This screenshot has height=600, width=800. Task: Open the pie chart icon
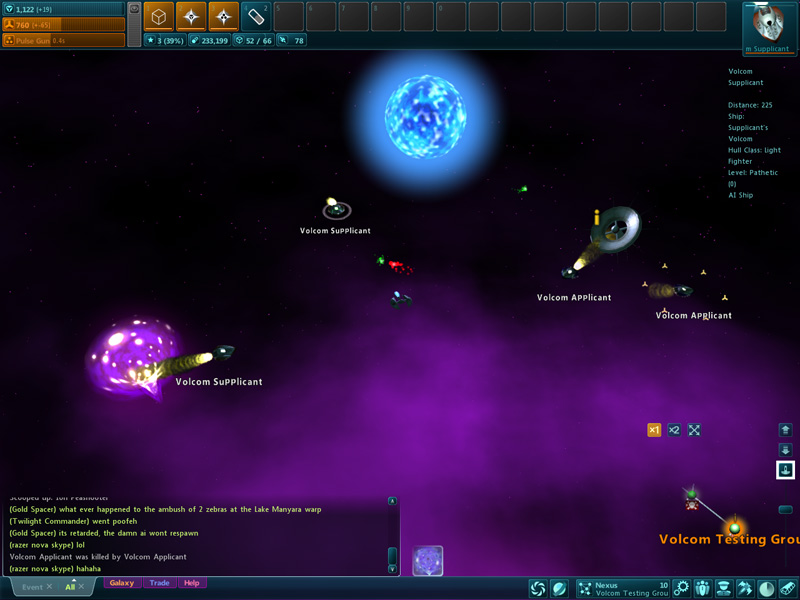pyautogui.click(x=766, y=589)
